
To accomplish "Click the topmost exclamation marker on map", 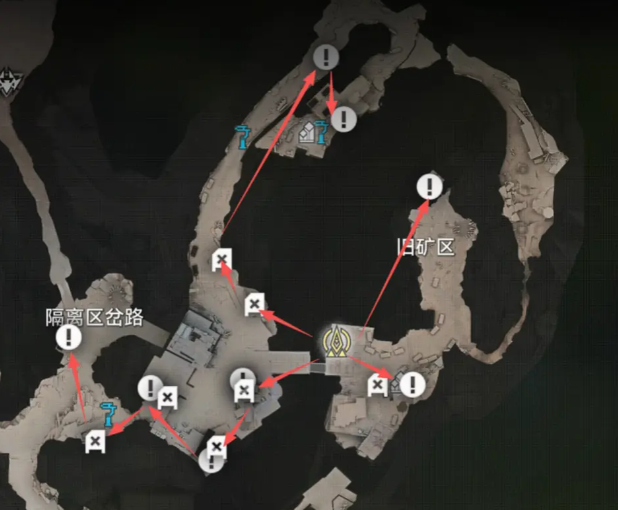I will pos(325,57).
